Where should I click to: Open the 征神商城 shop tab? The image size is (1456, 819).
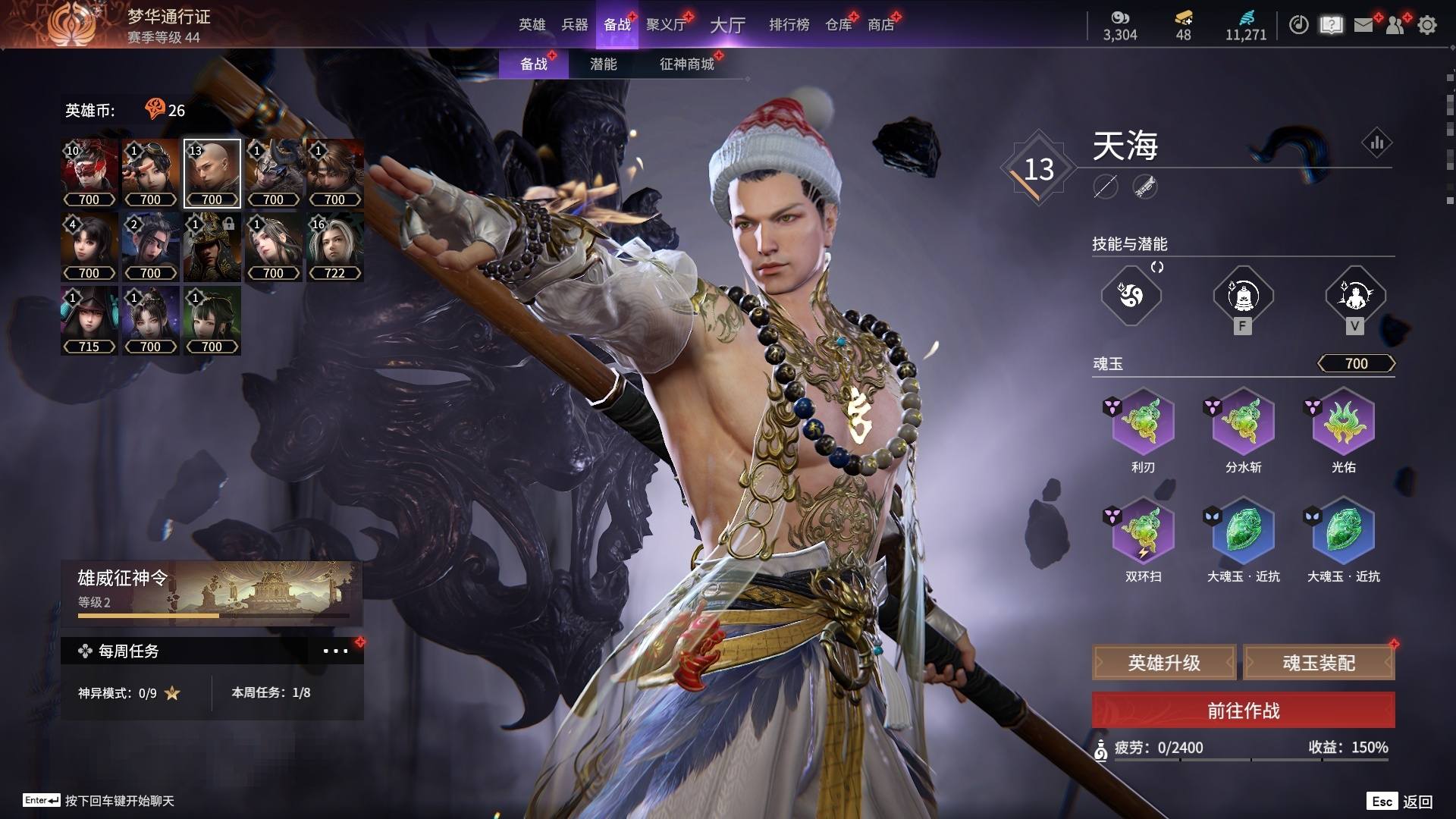[686, 64]
